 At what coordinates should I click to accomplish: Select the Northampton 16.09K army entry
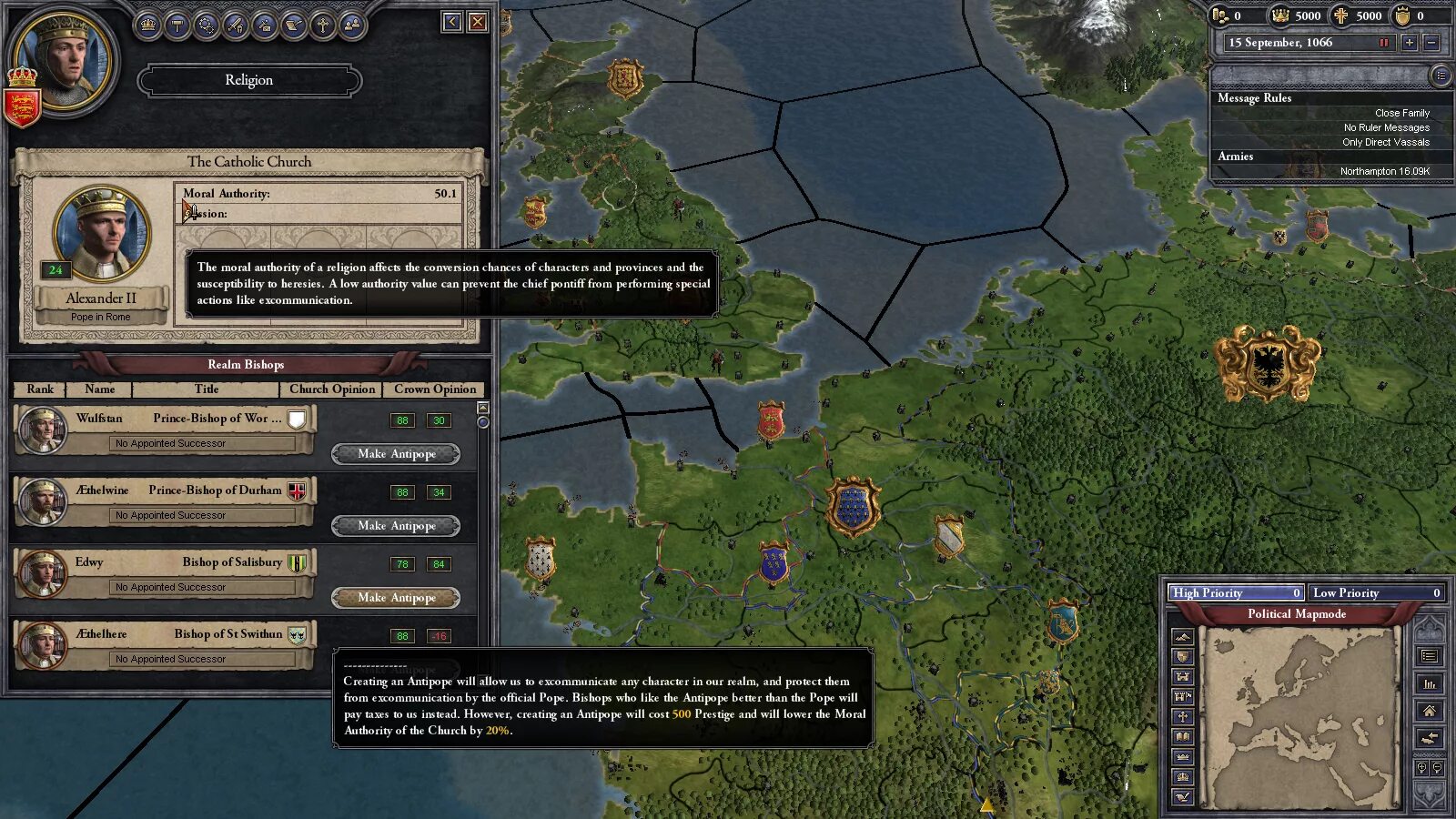click(x=1383, y=171)
